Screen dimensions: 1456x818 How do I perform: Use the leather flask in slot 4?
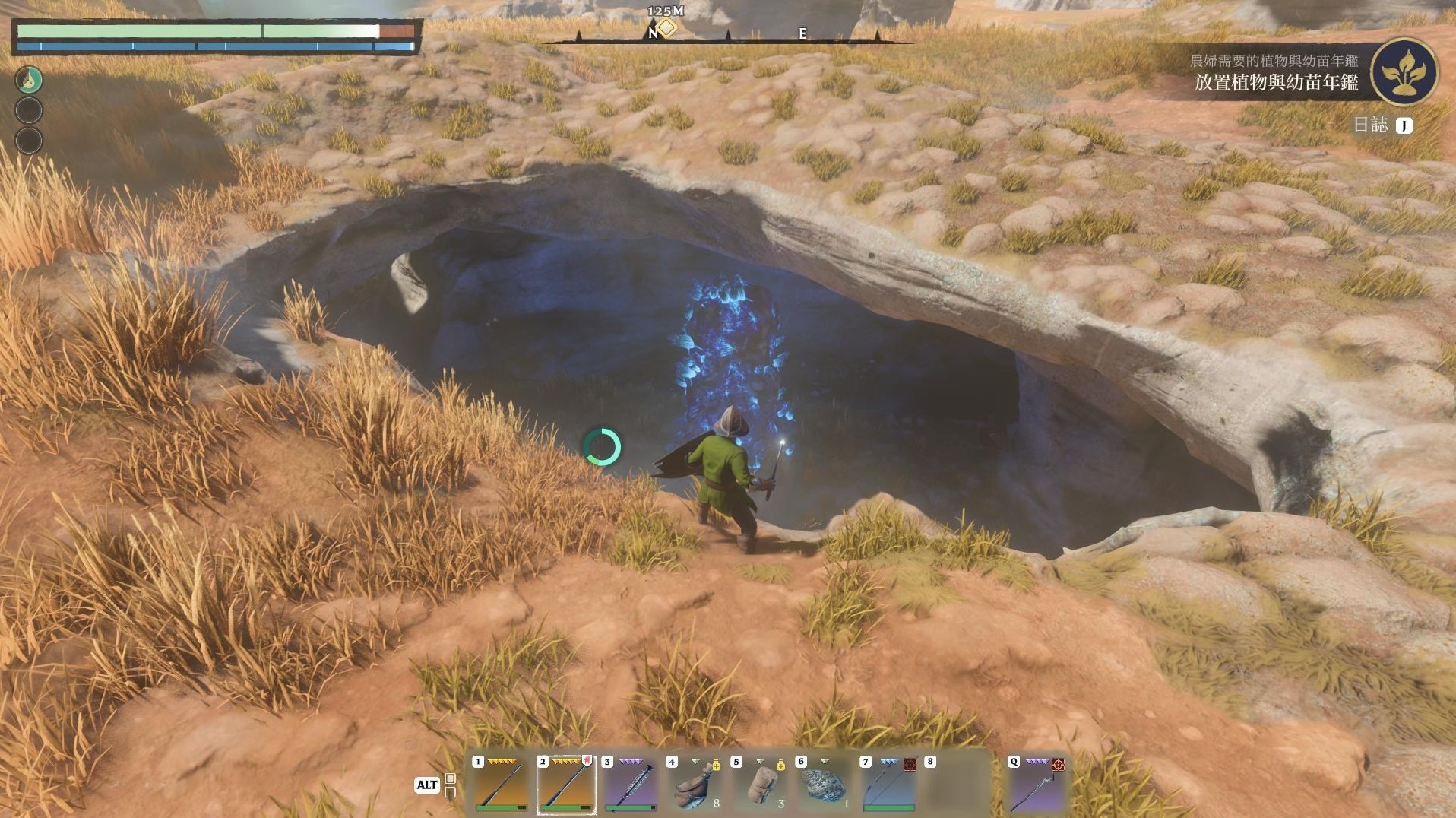coord(694,785)
